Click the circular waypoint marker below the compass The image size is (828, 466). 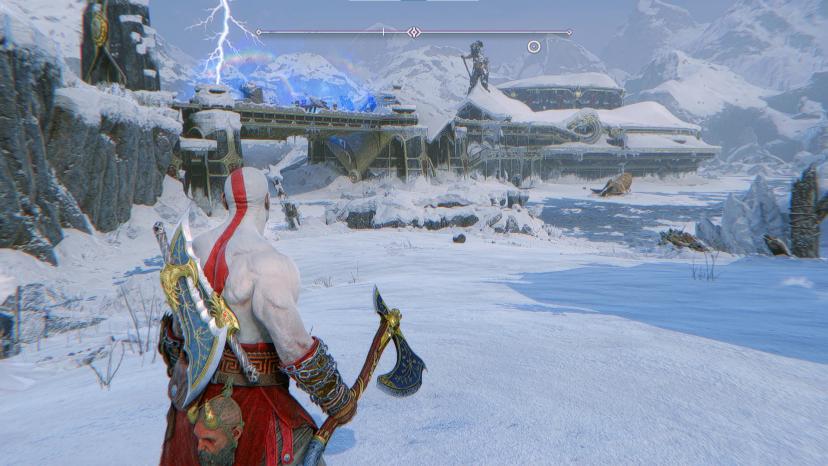point(534,46)
